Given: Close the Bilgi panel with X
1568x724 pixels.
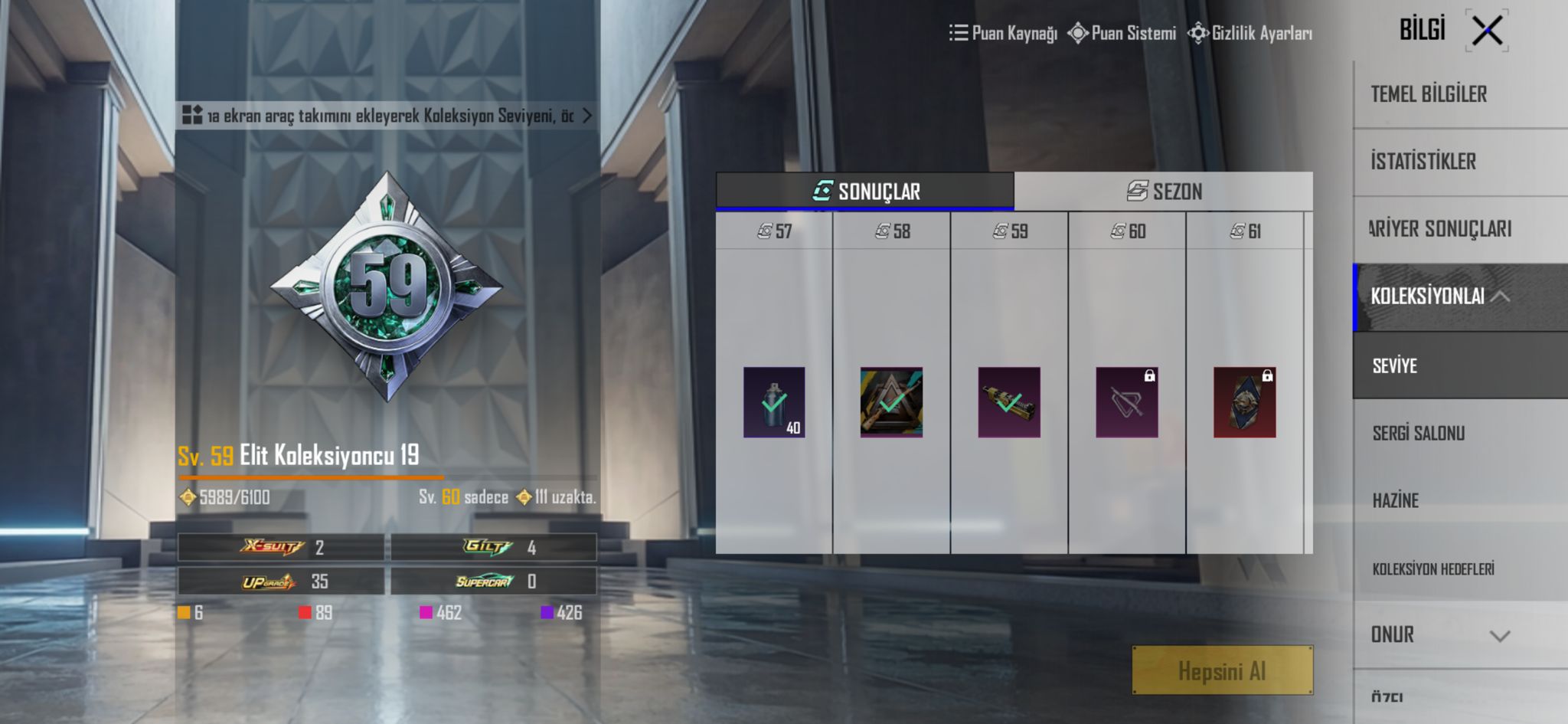Looking at the screenshot, I should pyautogui.click(x=1487, y=31).
